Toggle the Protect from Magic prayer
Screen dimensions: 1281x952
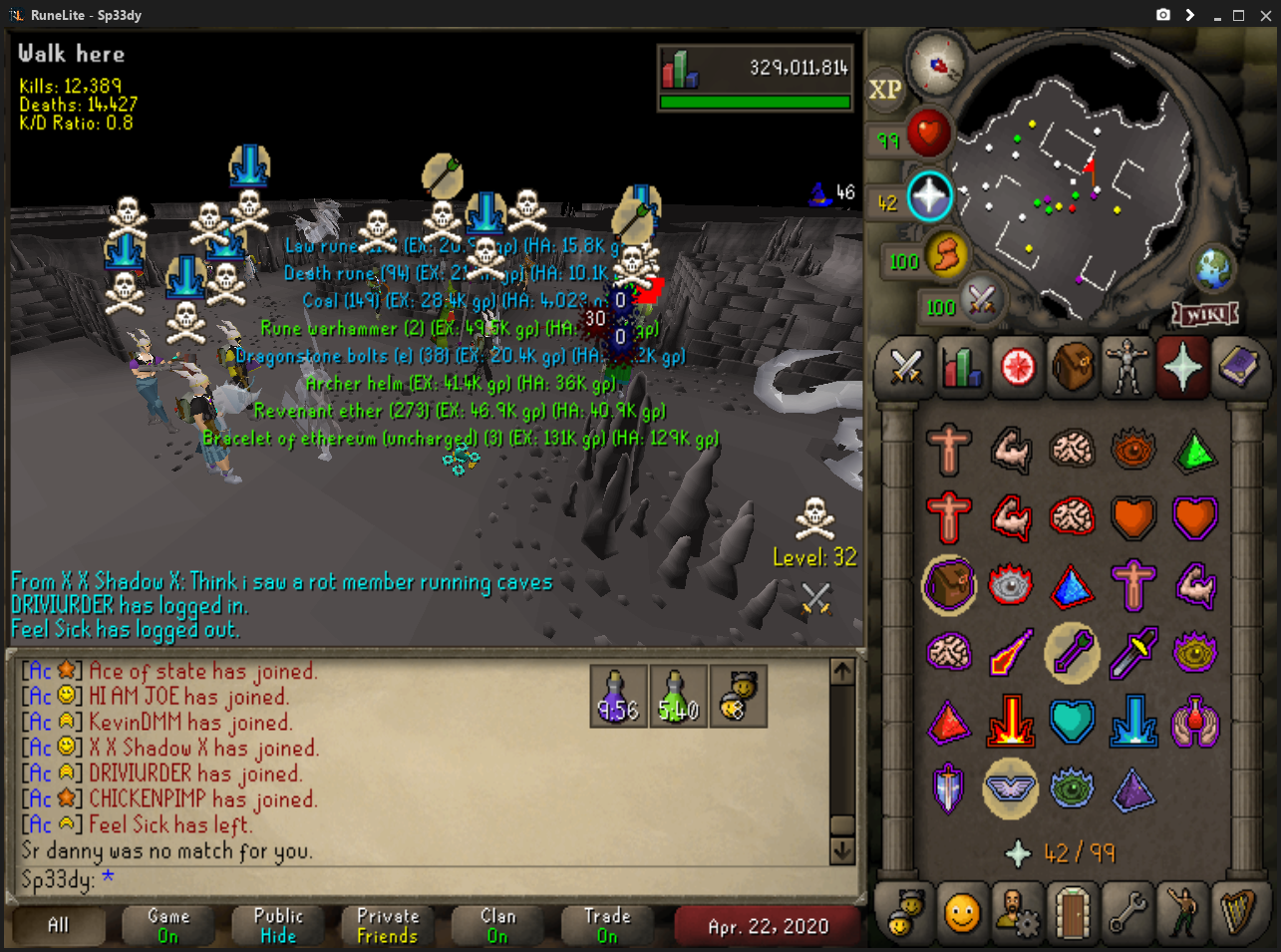tap(1011, 652)
